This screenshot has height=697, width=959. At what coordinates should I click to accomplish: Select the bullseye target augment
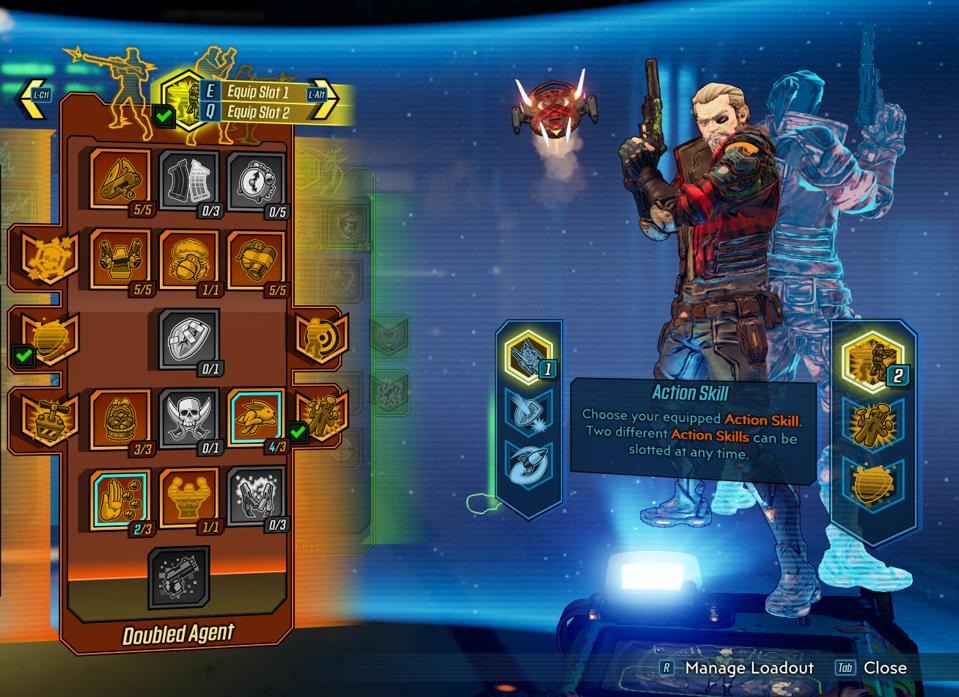(x=320, y=338)
